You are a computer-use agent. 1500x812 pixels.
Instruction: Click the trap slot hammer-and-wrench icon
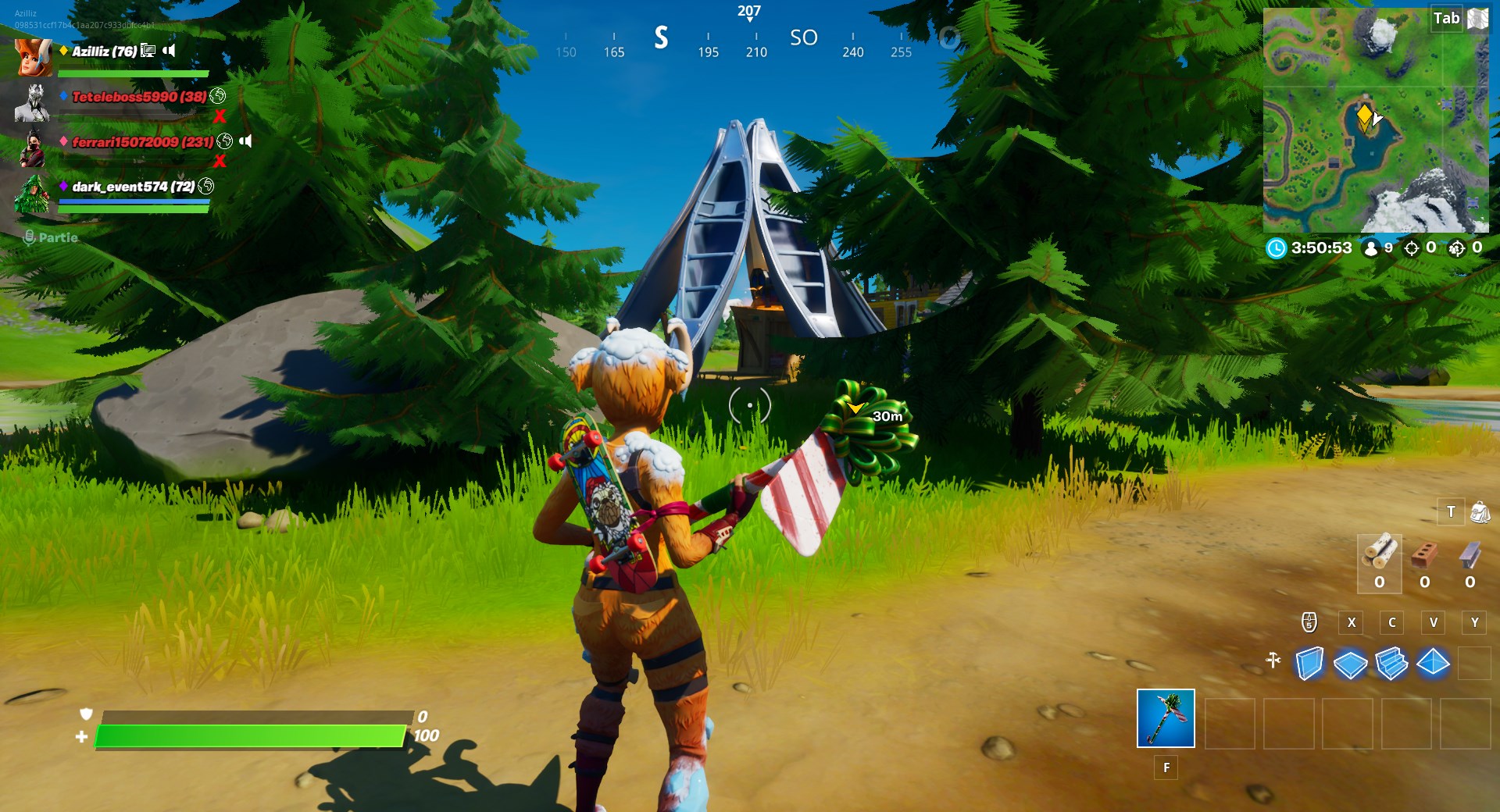pos(1274,659)
